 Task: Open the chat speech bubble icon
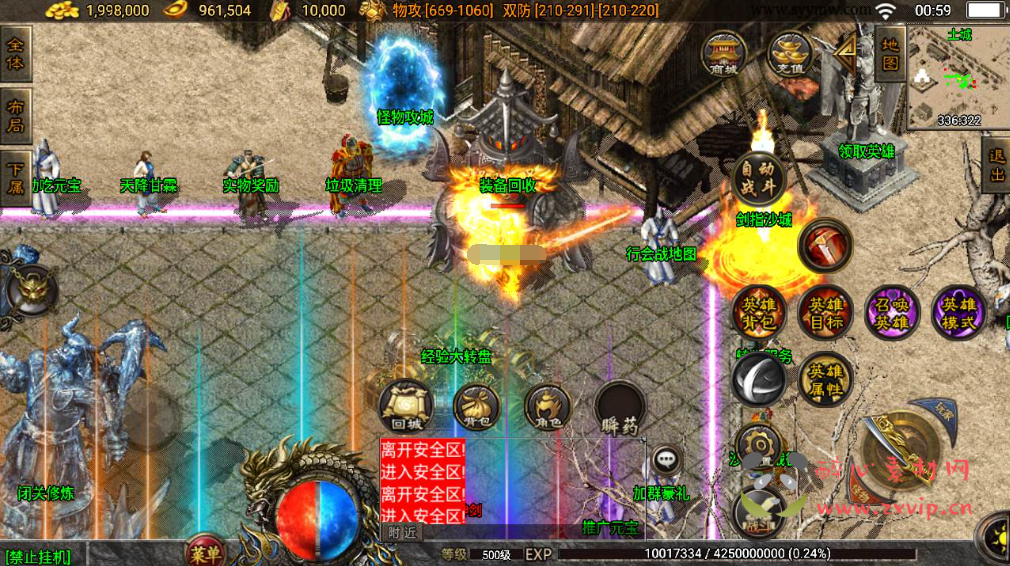point(666,461)
